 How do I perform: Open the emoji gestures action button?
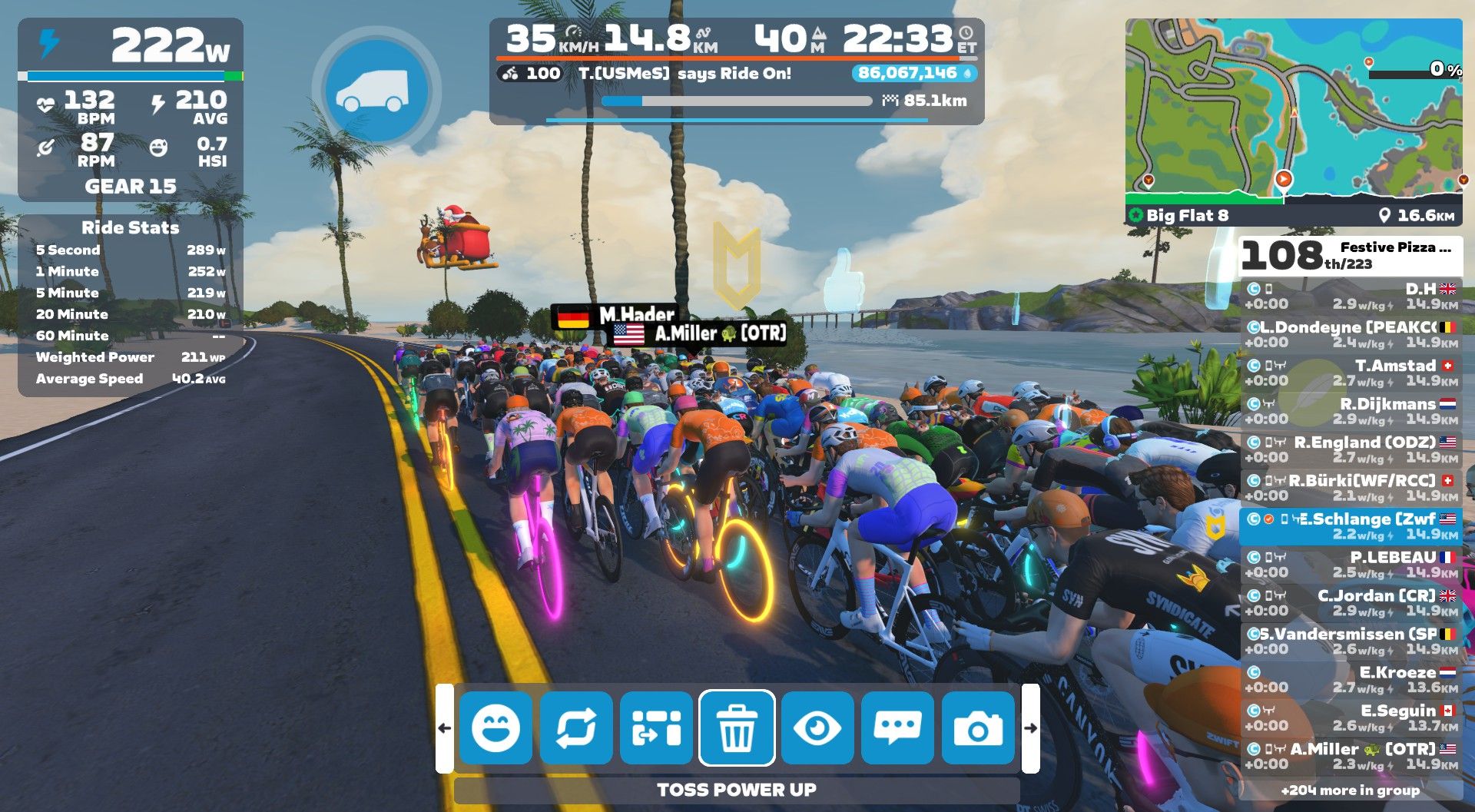(x=496, y=728)
